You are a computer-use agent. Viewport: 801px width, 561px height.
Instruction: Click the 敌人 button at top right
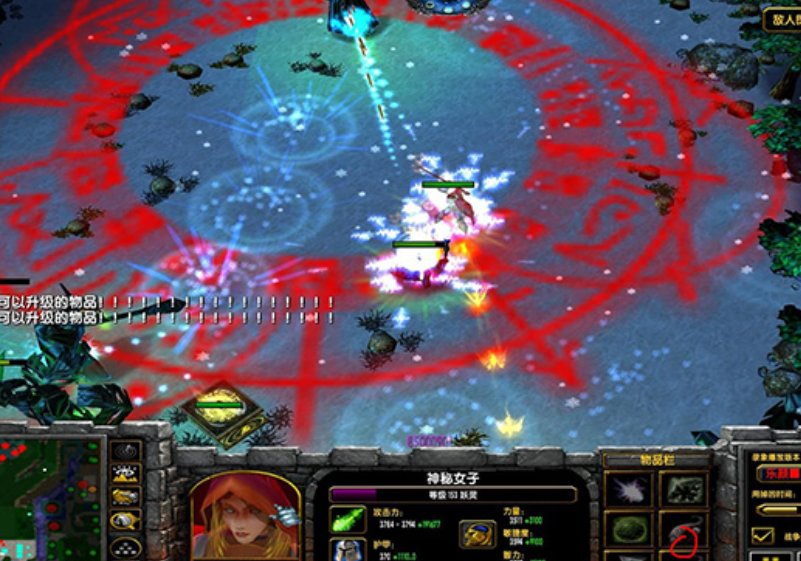[x=782, y=18]
